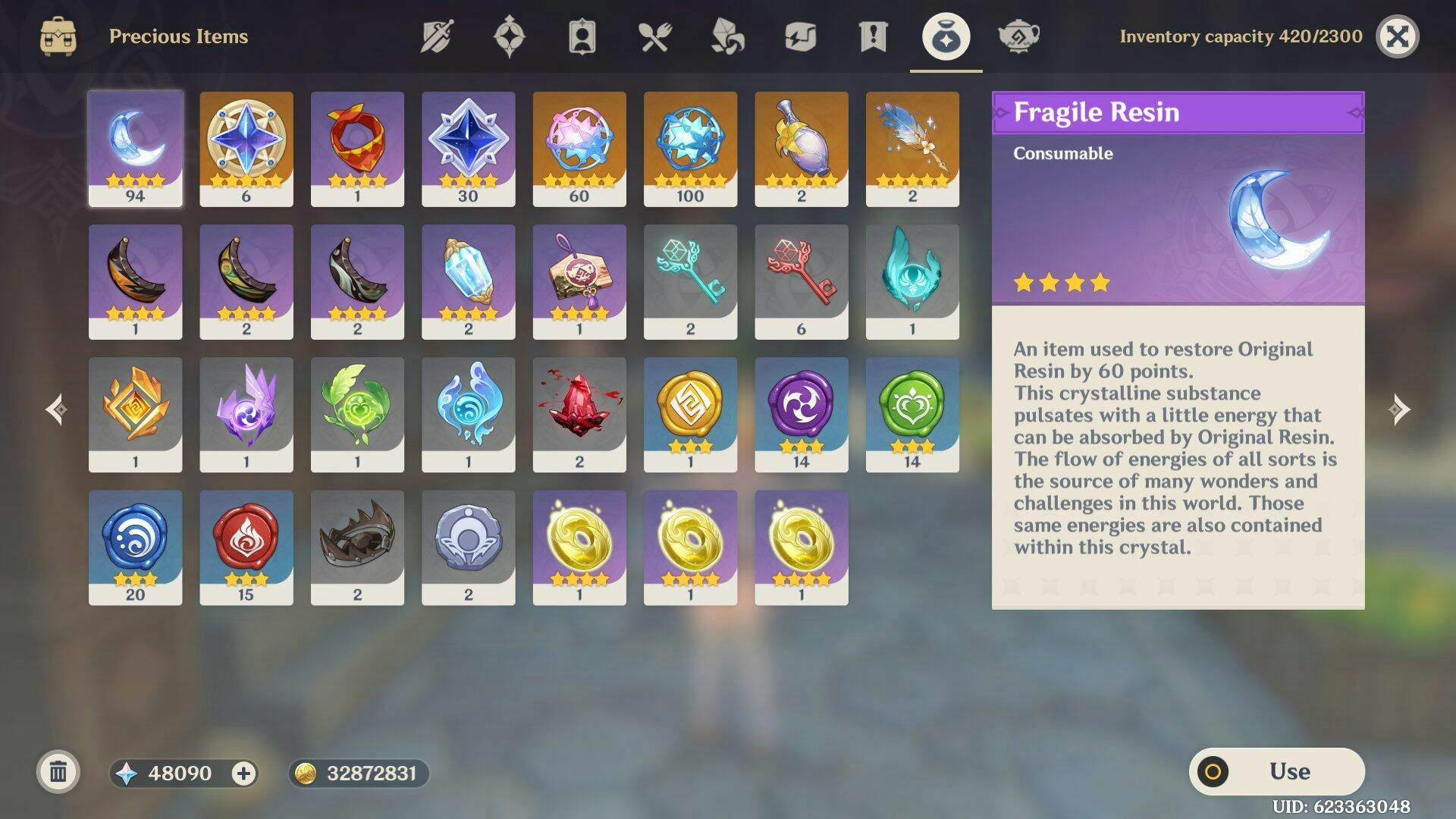The width and height of the screenshot is (1456, 819).
Task: Select the red Pyro Sigil with count 15
Action: point(246,547)
